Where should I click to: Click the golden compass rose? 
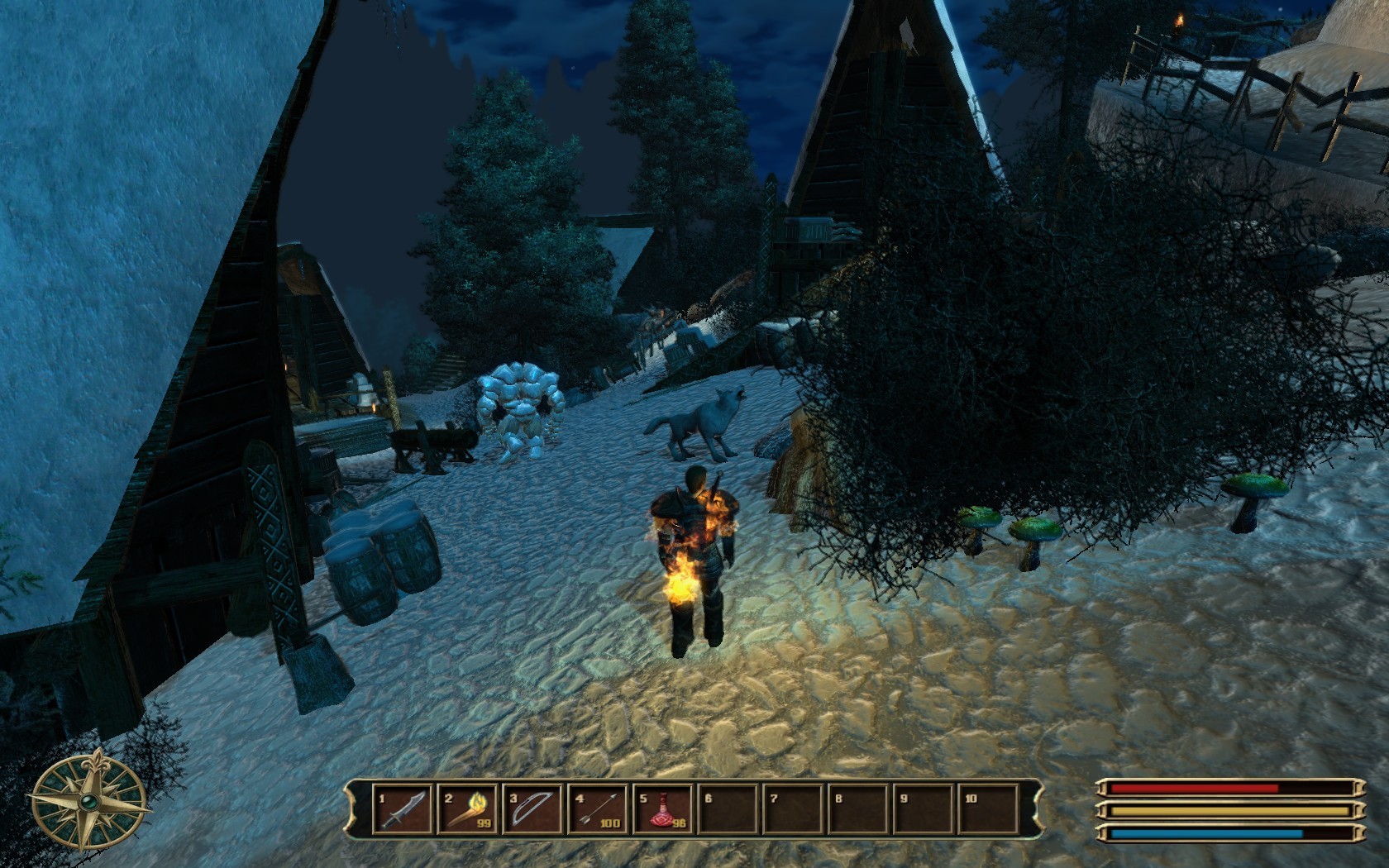click(x=88, y=799)
